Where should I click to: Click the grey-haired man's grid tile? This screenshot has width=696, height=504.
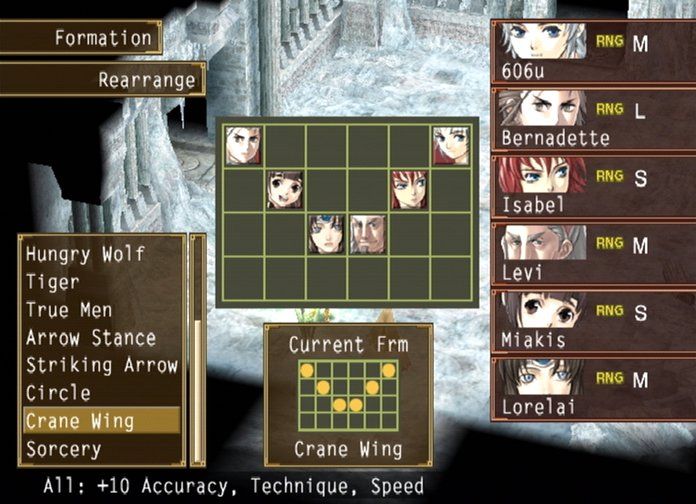(x=368, y=233)
